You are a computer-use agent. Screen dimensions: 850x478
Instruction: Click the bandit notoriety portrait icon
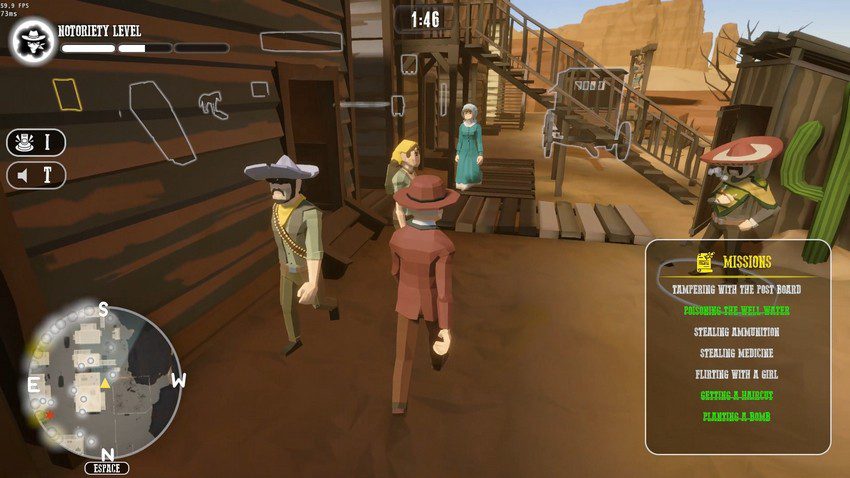tap(33, 41)
